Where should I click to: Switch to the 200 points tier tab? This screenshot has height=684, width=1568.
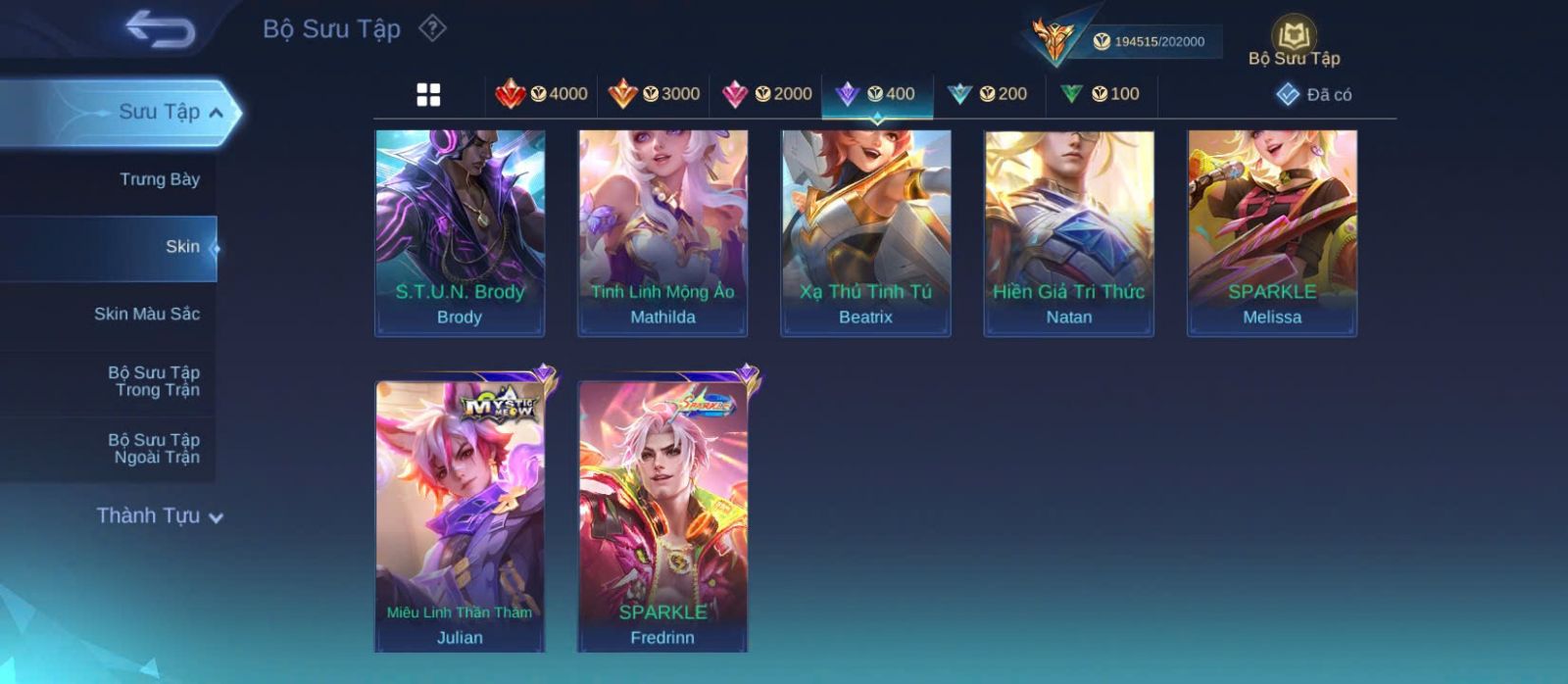click(988, 94)
